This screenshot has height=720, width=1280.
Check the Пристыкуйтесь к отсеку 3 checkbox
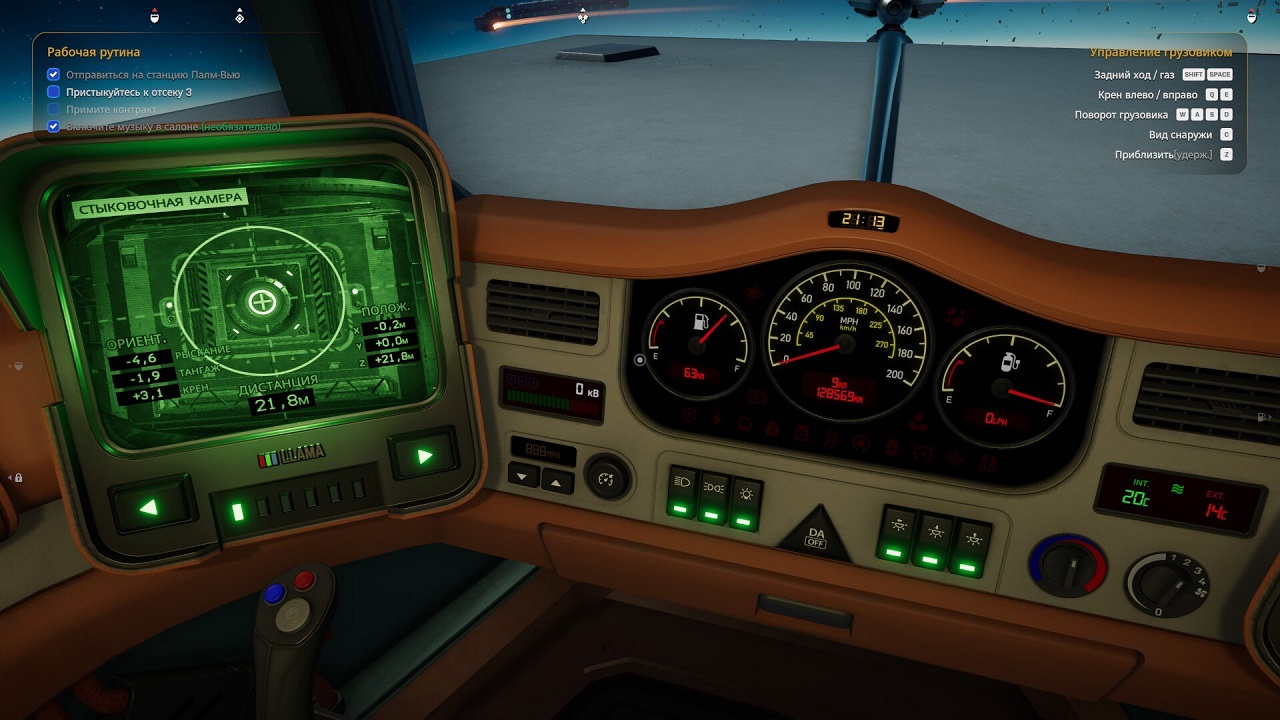(x=52, y=91)
